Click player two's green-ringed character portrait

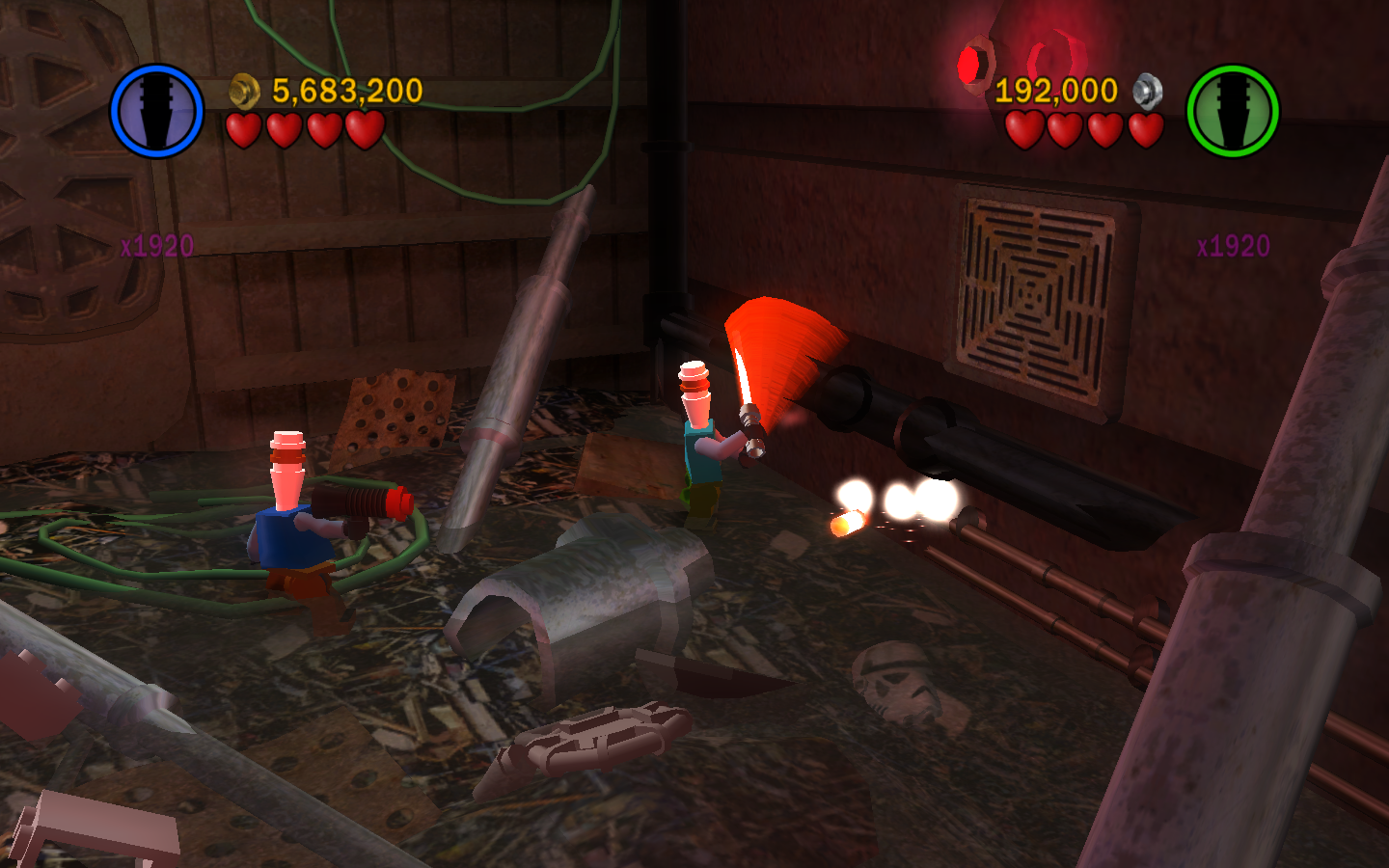[x=1232, y=111]
